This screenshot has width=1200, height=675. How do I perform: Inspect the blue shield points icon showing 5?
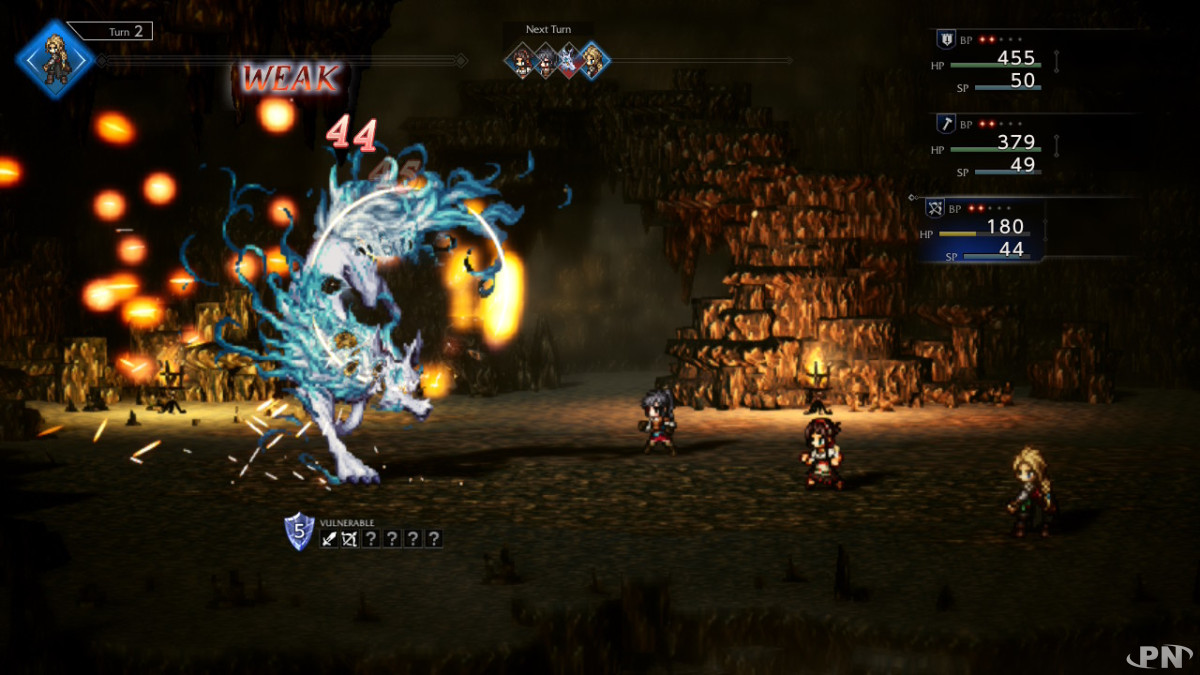point(299,531)
